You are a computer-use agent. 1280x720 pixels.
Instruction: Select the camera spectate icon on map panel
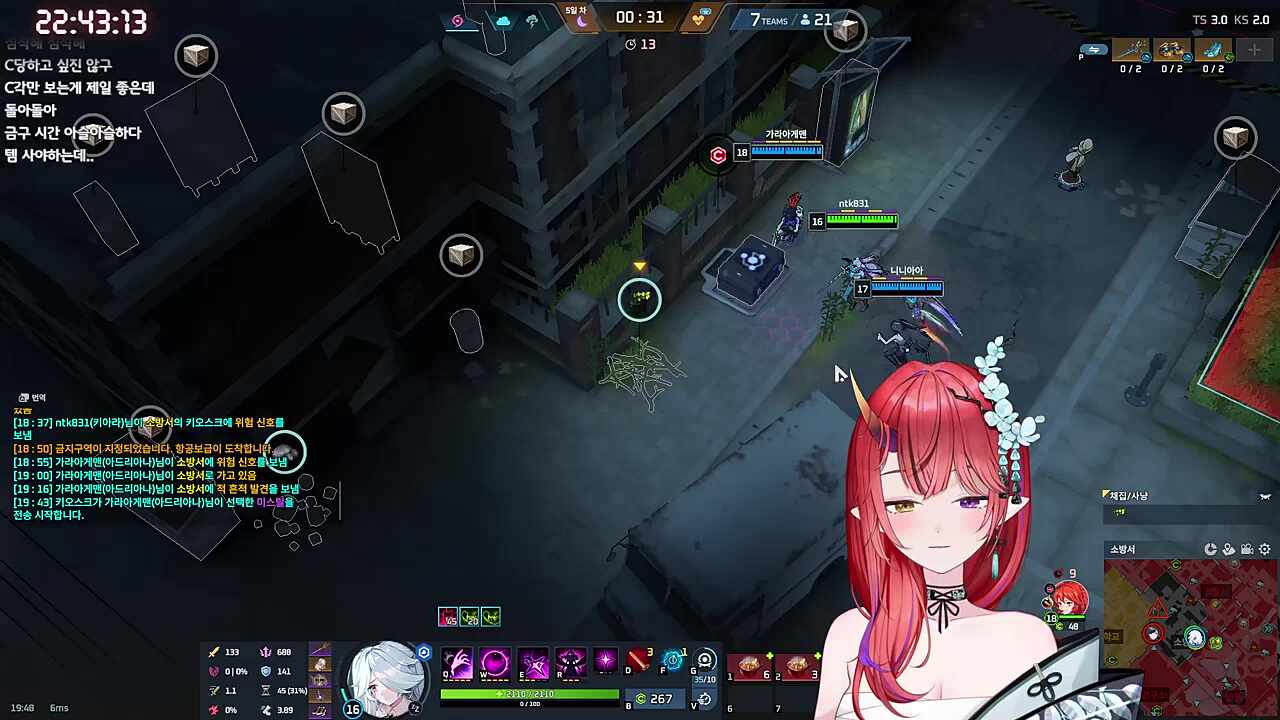tap(1246, 549)
